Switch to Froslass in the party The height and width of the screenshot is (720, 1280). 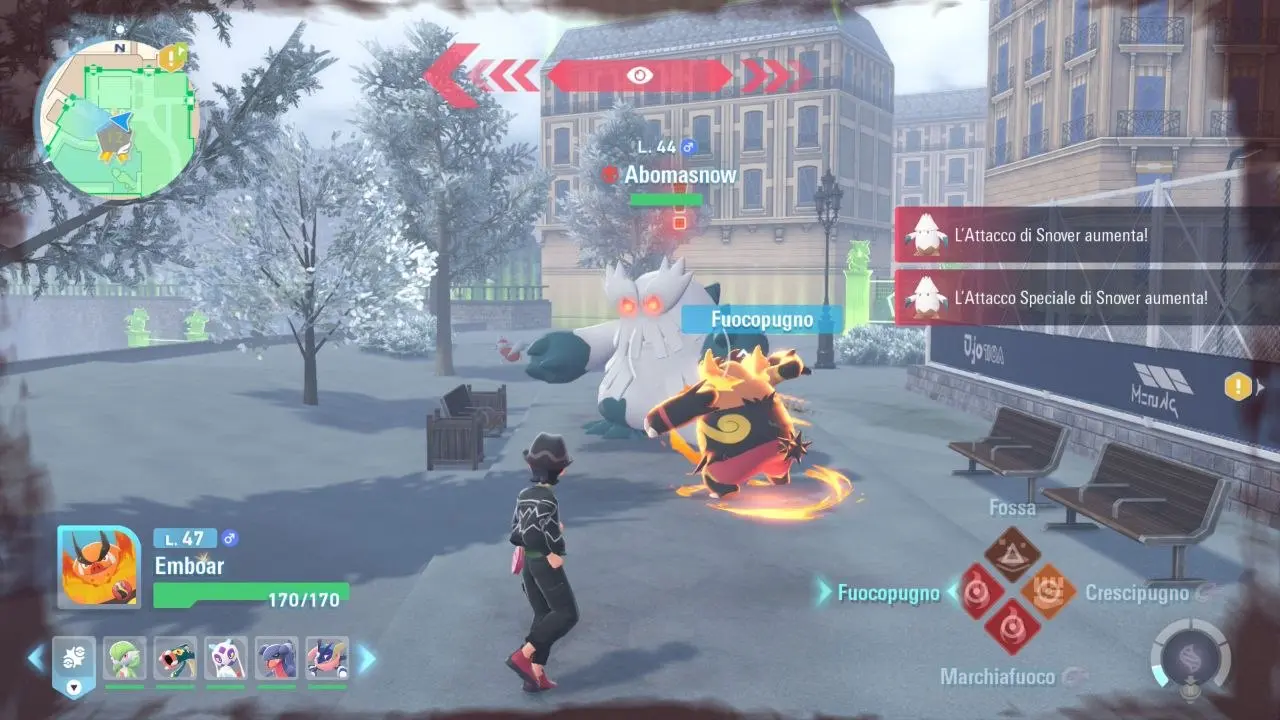pos(226,657)
